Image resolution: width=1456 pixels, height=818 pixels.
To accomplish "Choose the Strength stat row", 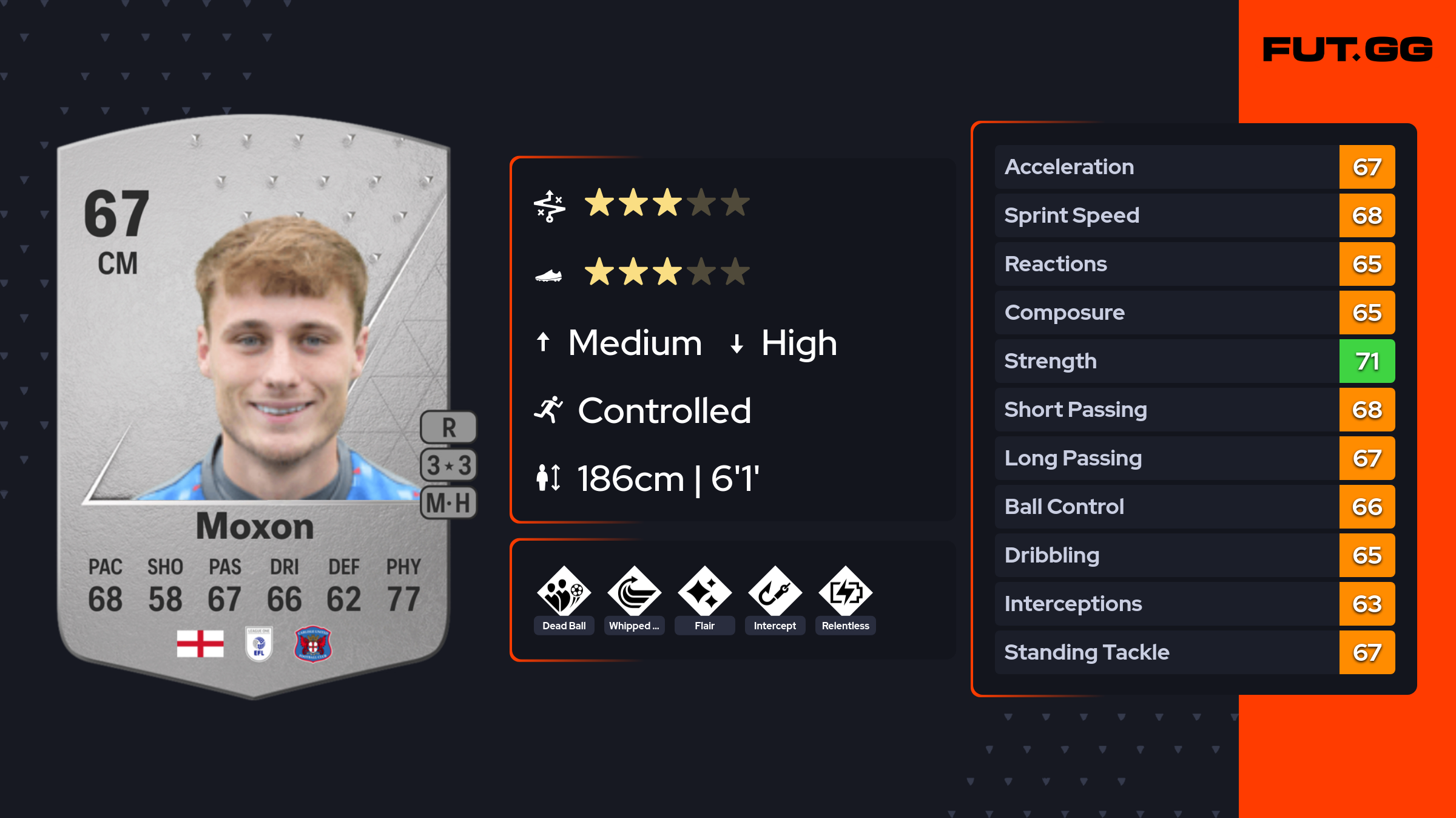I will coord(1195,361).
